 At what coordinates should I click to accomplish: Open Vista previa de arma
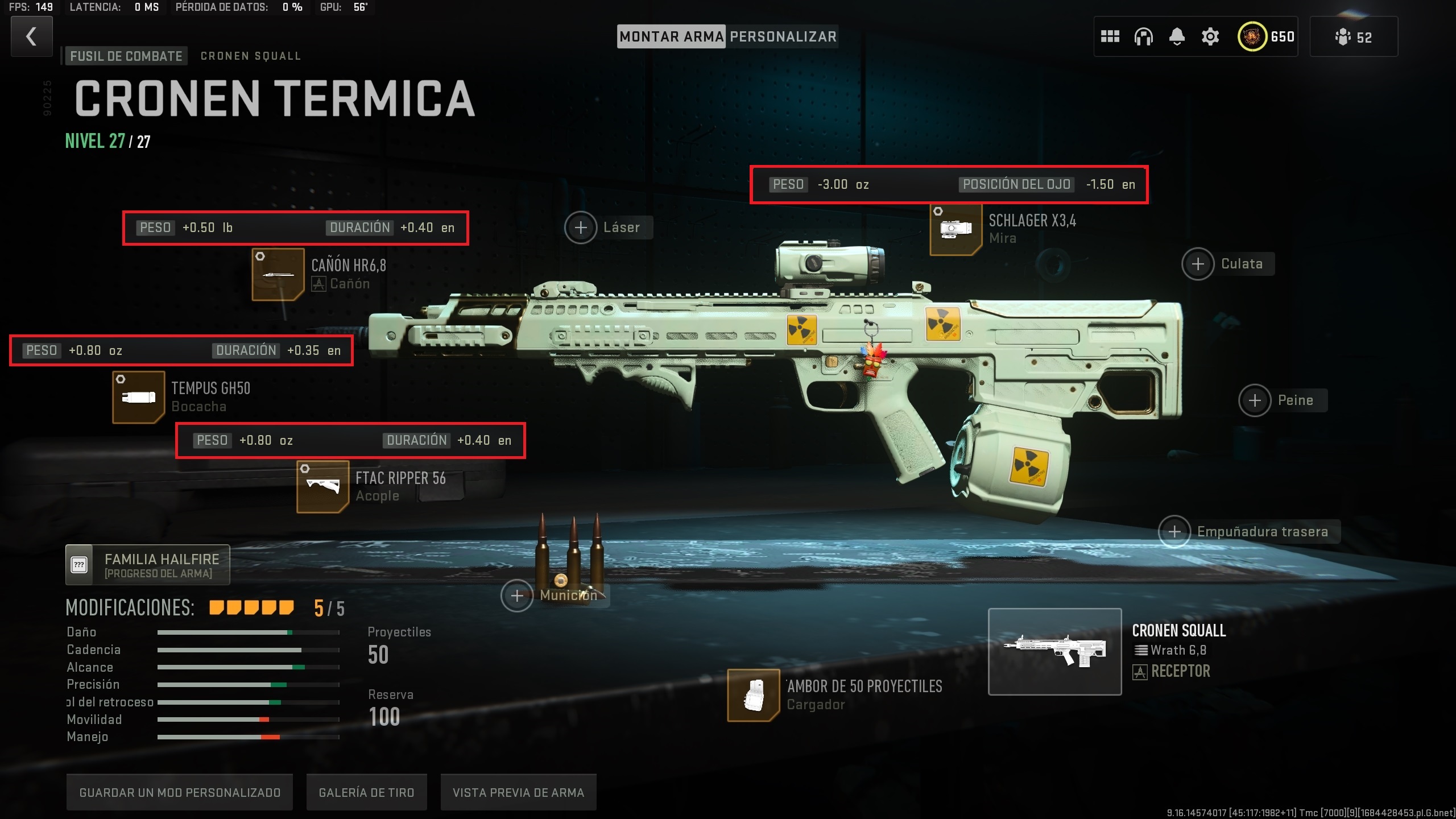(518, 792)
